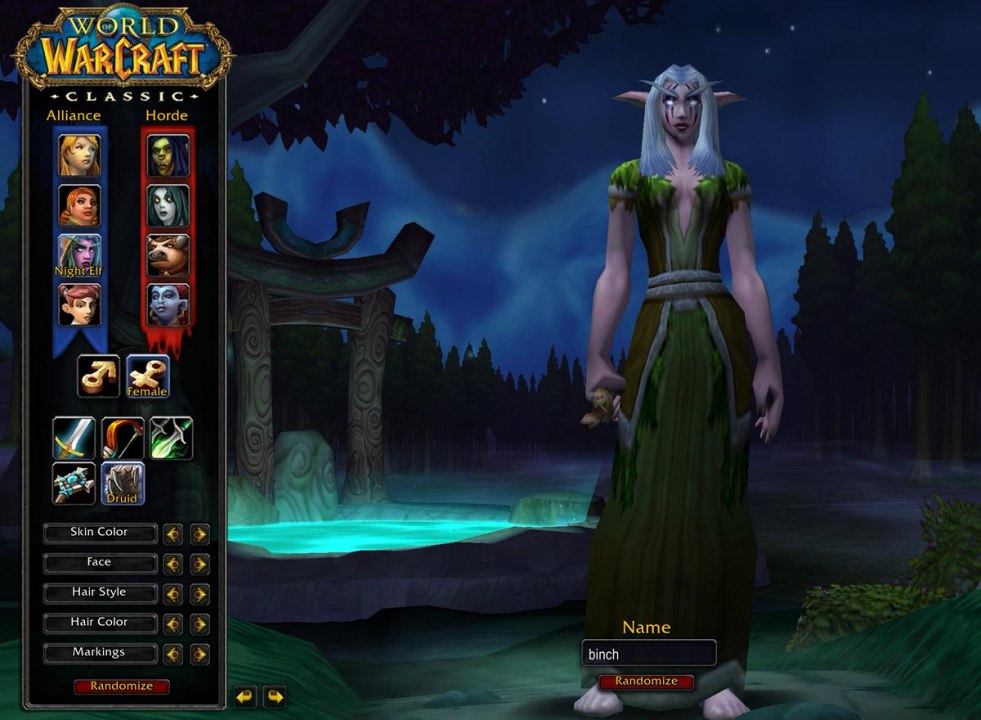This screenshot has width=981, height=720.
Task: Go to the previous Face option
Action: pyautogui.click(x=173, y=564)
